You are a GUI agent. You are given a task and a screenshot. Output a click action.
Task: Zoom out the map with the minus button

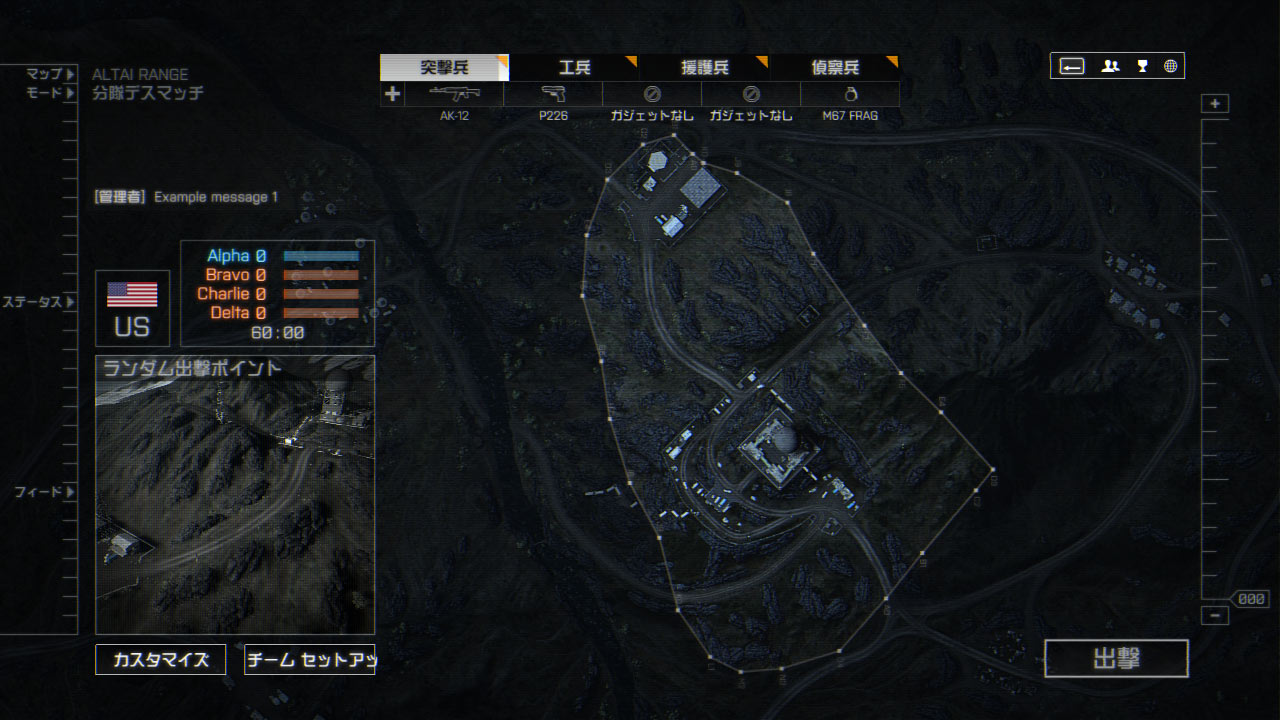click(x=1215, y=616)
